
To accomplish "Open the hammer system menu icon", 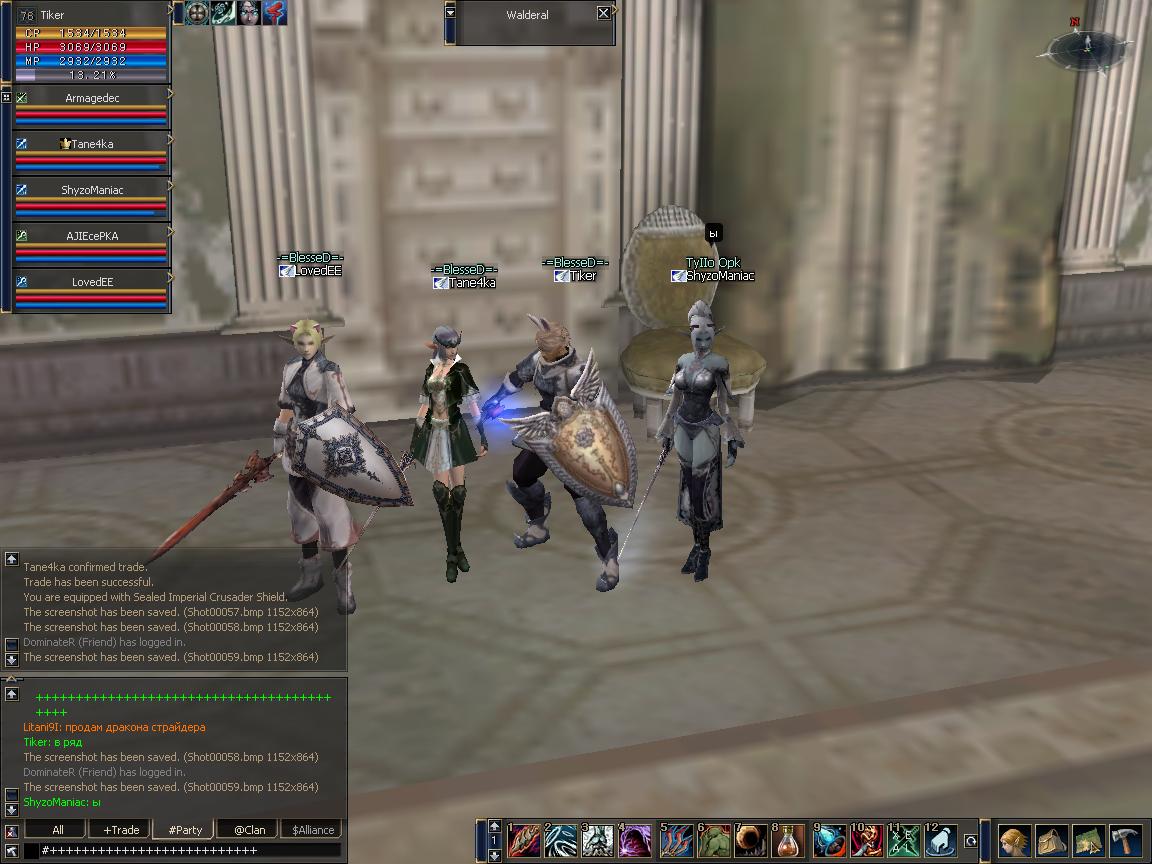I will pyautogui.click(x=1126, y=840).
